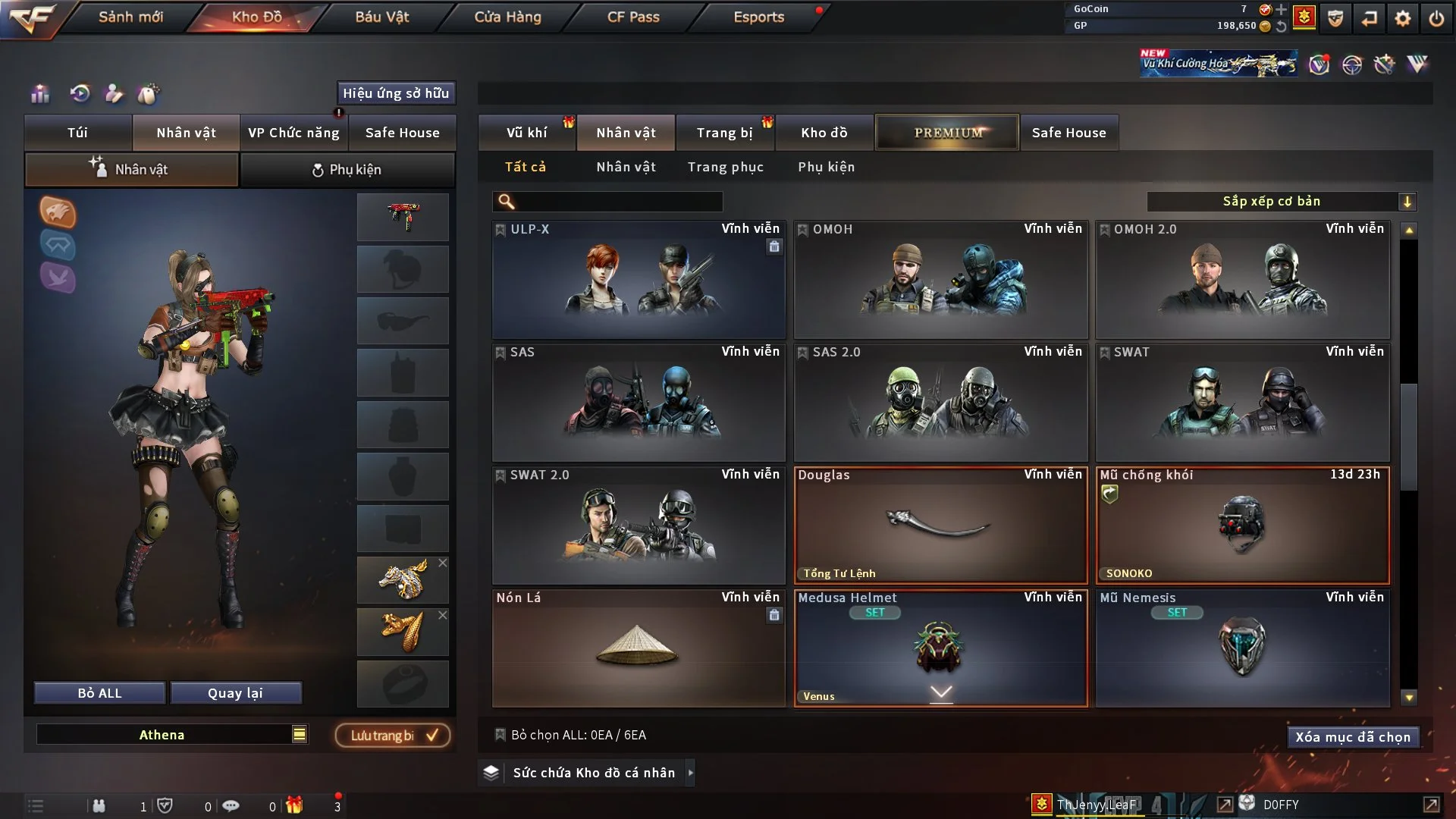The height and width of the screenshot is (819, 1456).
Task: Open the Cửa Hàng shop menu
Action: click(x=507, y=17)
